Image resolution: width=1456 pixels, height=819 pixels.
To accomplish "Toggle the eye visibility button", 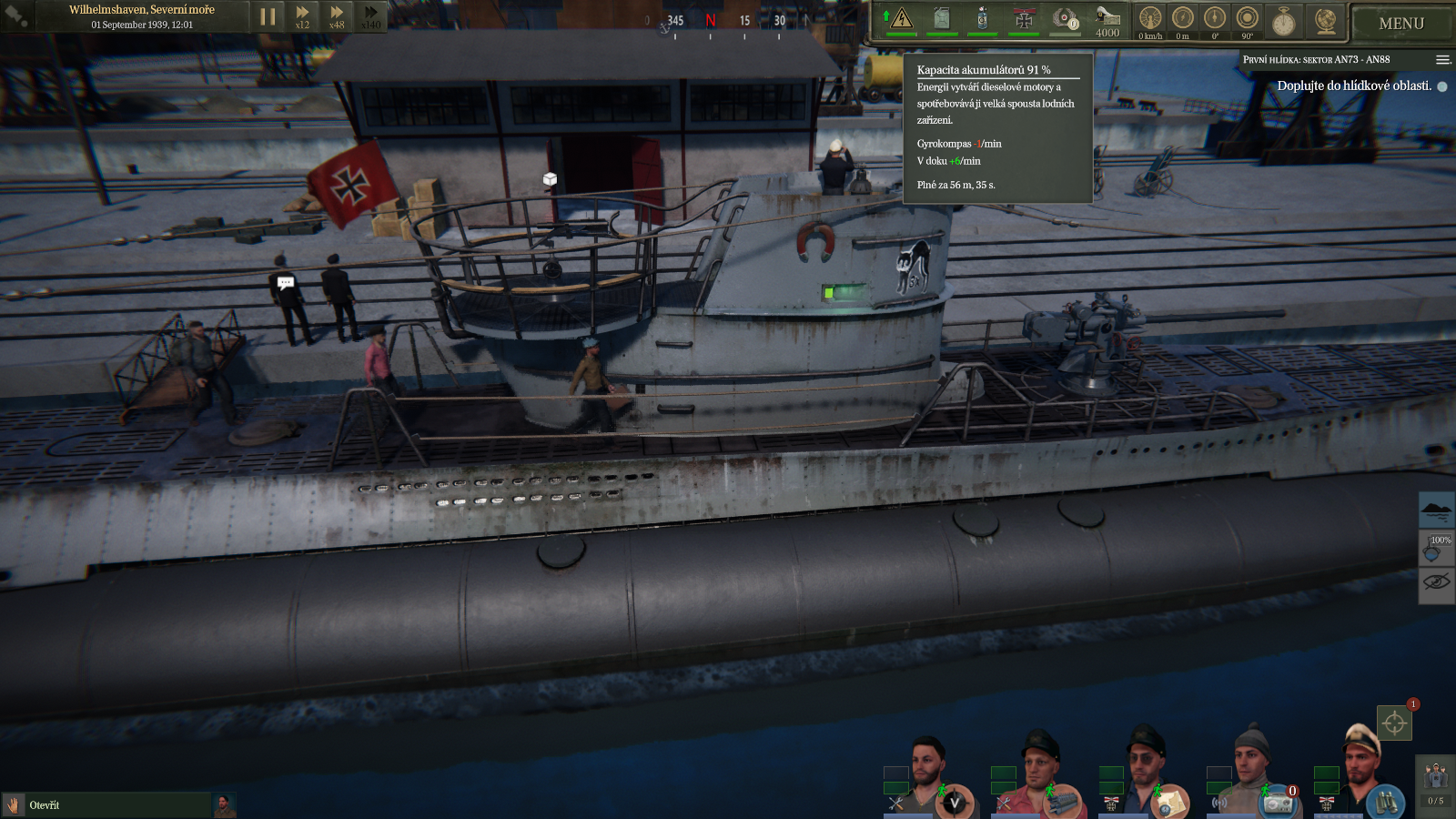I will click(1436, 581).
